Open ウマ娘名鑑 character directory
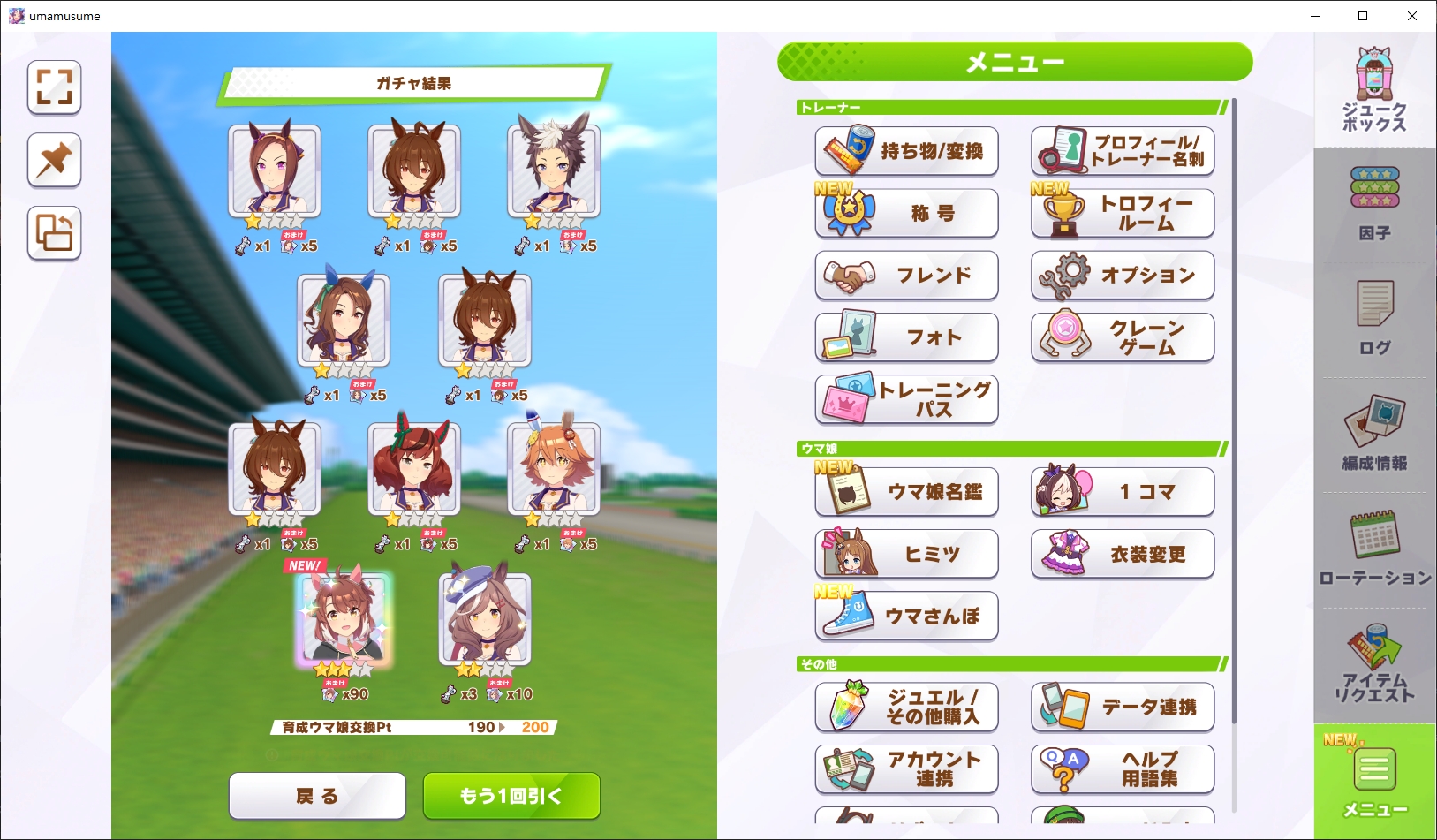This screenshot has width=1437, height=840. (906, 492)
